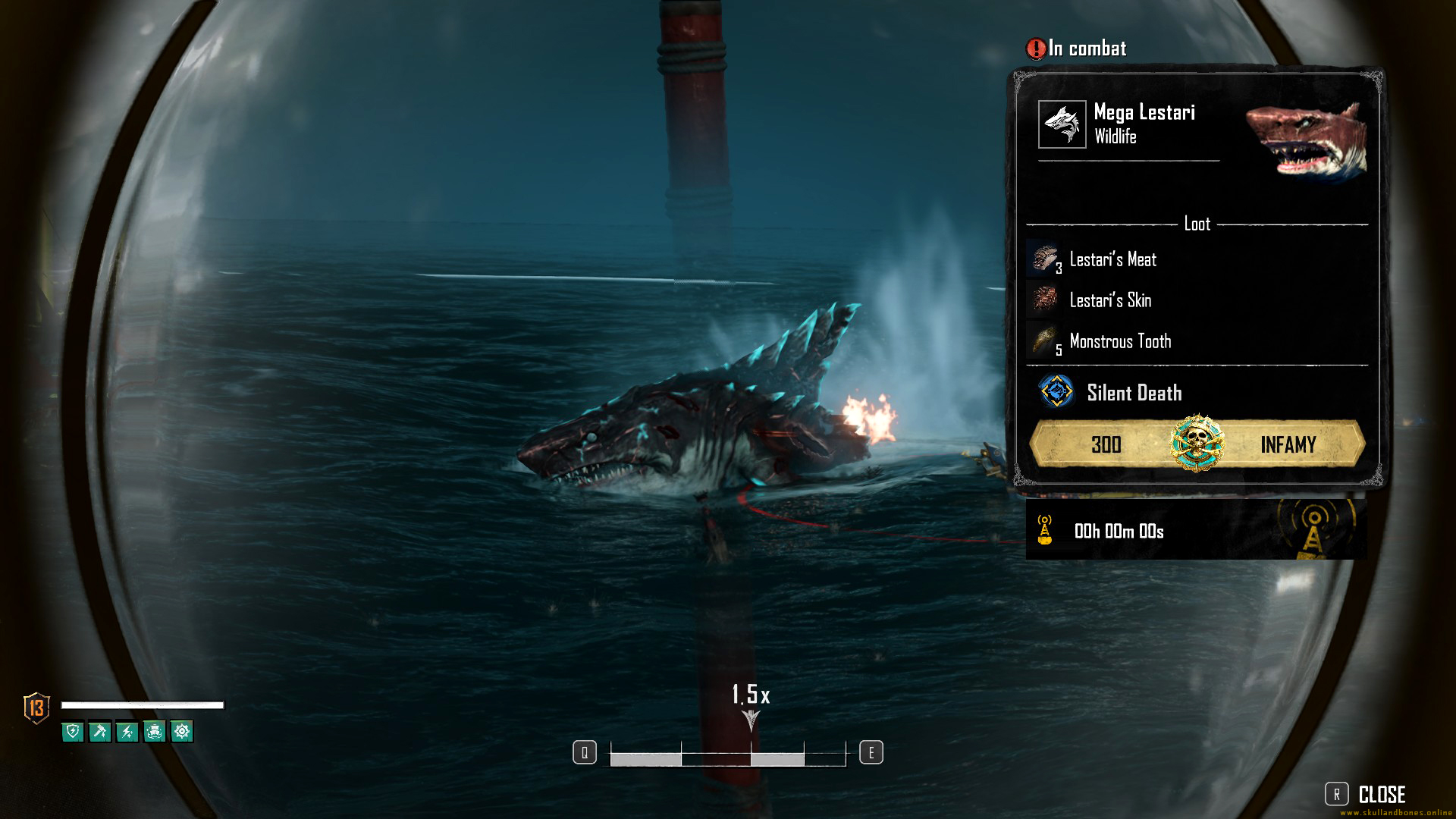Adjust the spyglass zoom slider bar
Screen dimensions: 1456x819
(727, 756)
